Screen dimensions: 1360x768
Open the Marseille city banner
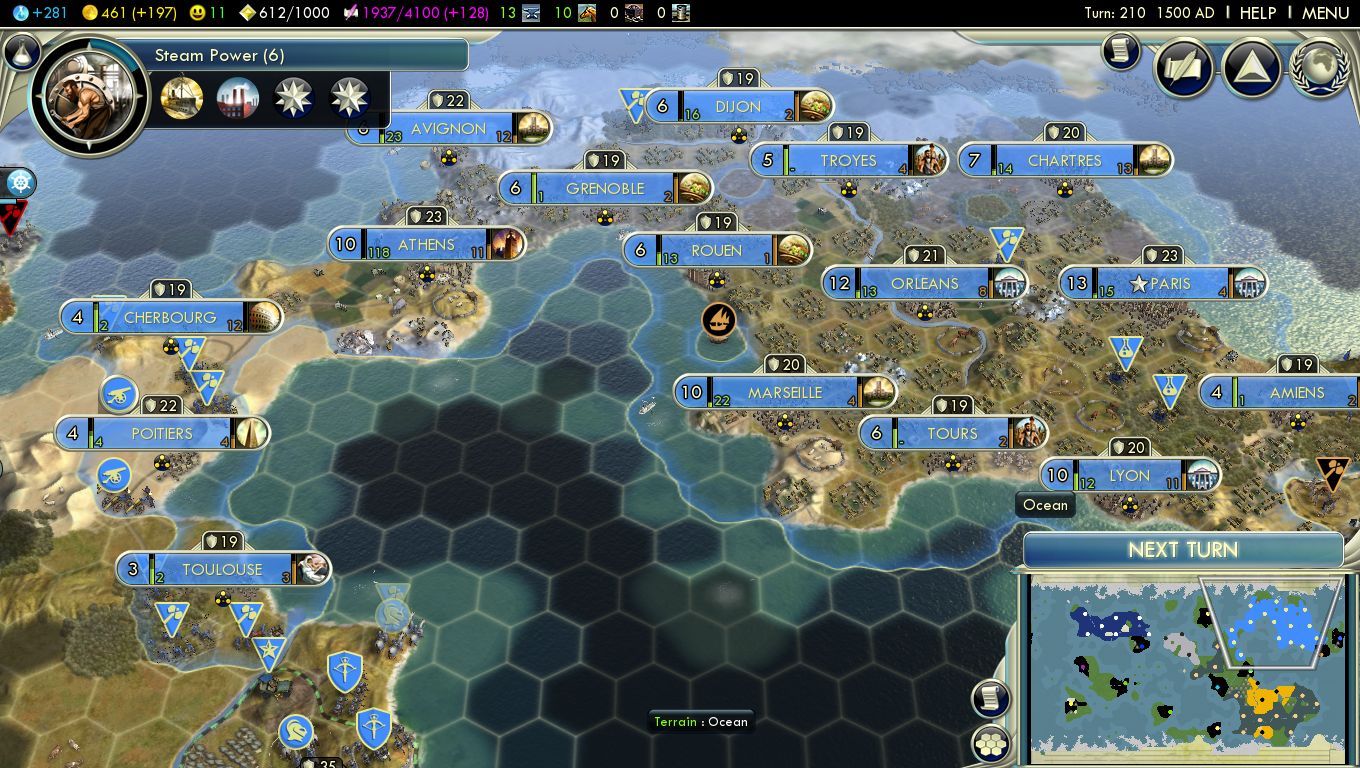coord(784,393)
